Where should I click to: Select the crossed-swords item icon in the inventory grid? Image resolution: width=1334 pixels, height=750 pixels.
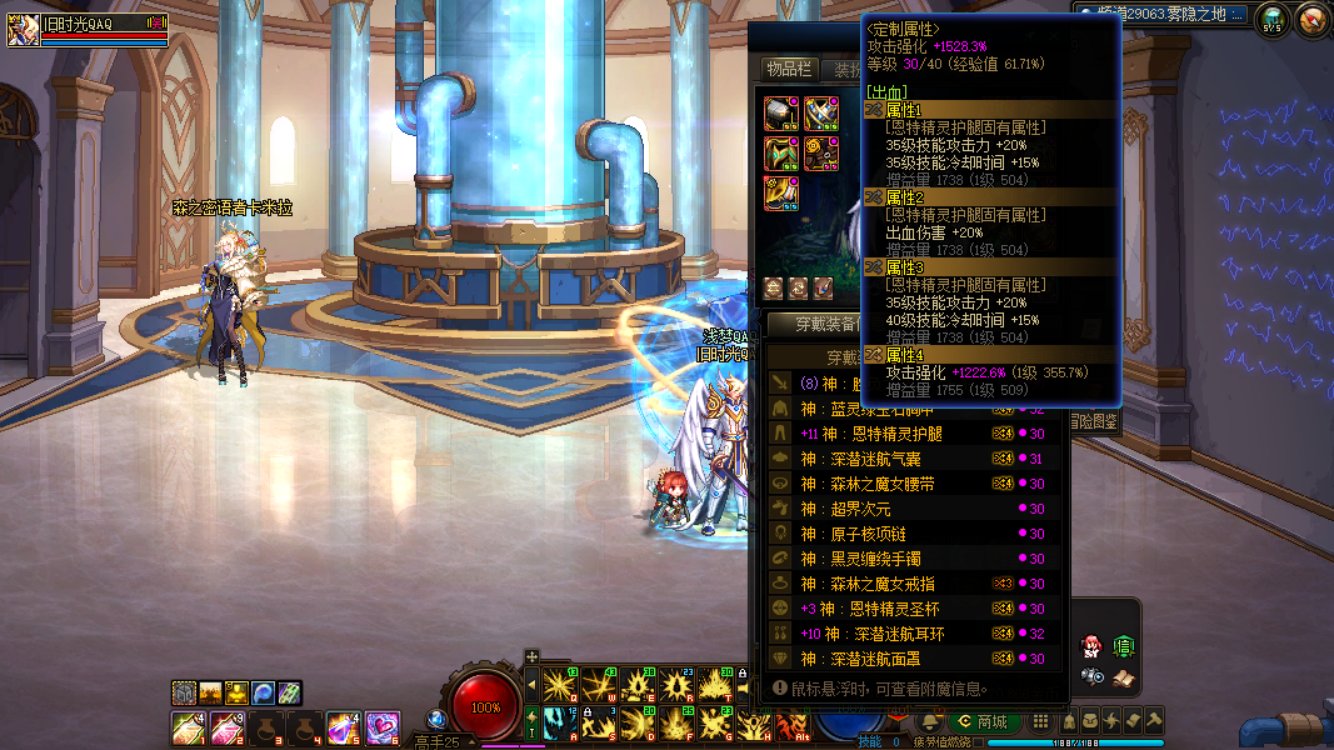(x=820, y=112)
